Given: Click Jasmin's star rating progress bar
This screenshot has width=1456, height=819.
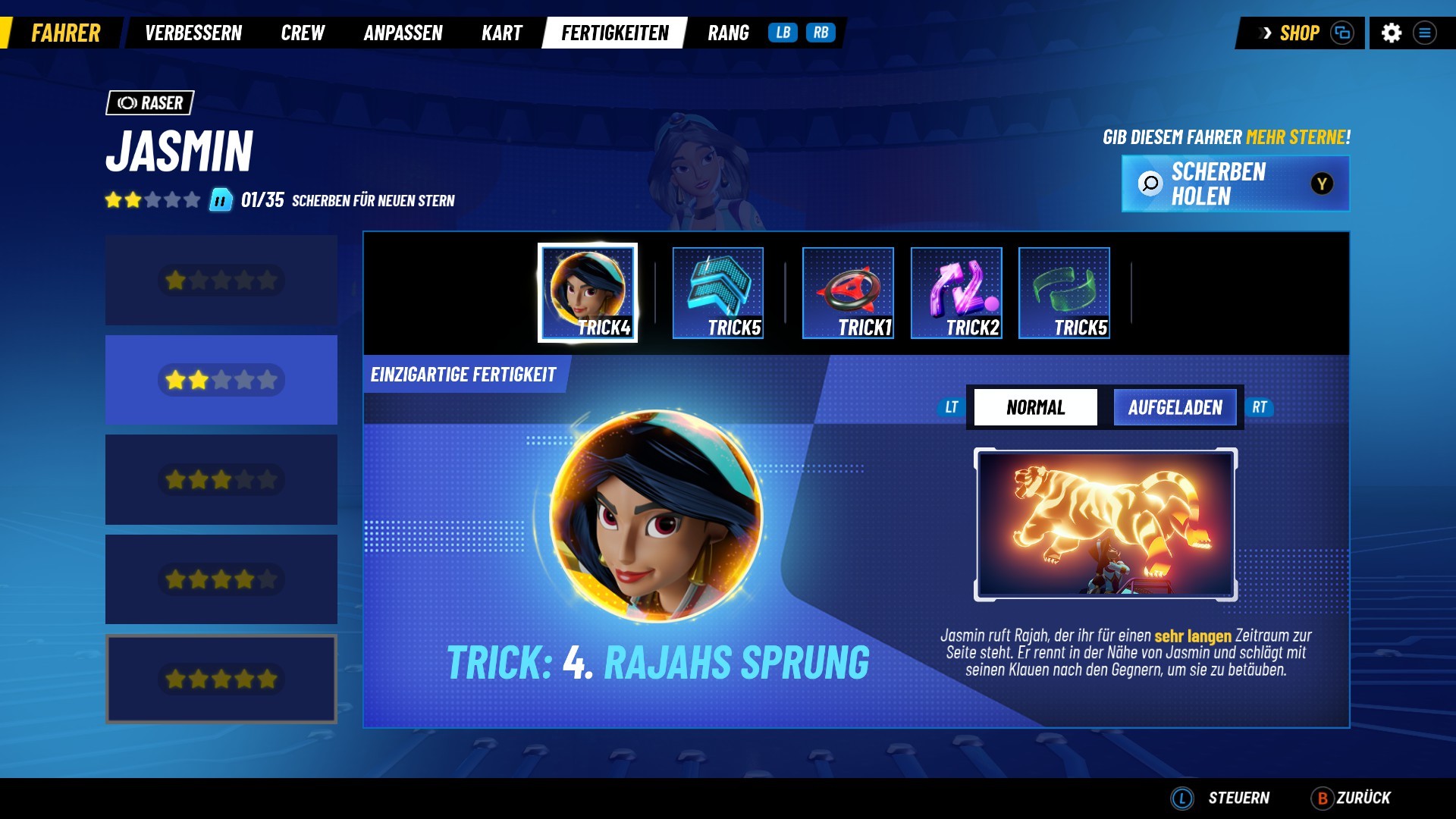Looking at the screenshot, I should [x=152, y=201].
